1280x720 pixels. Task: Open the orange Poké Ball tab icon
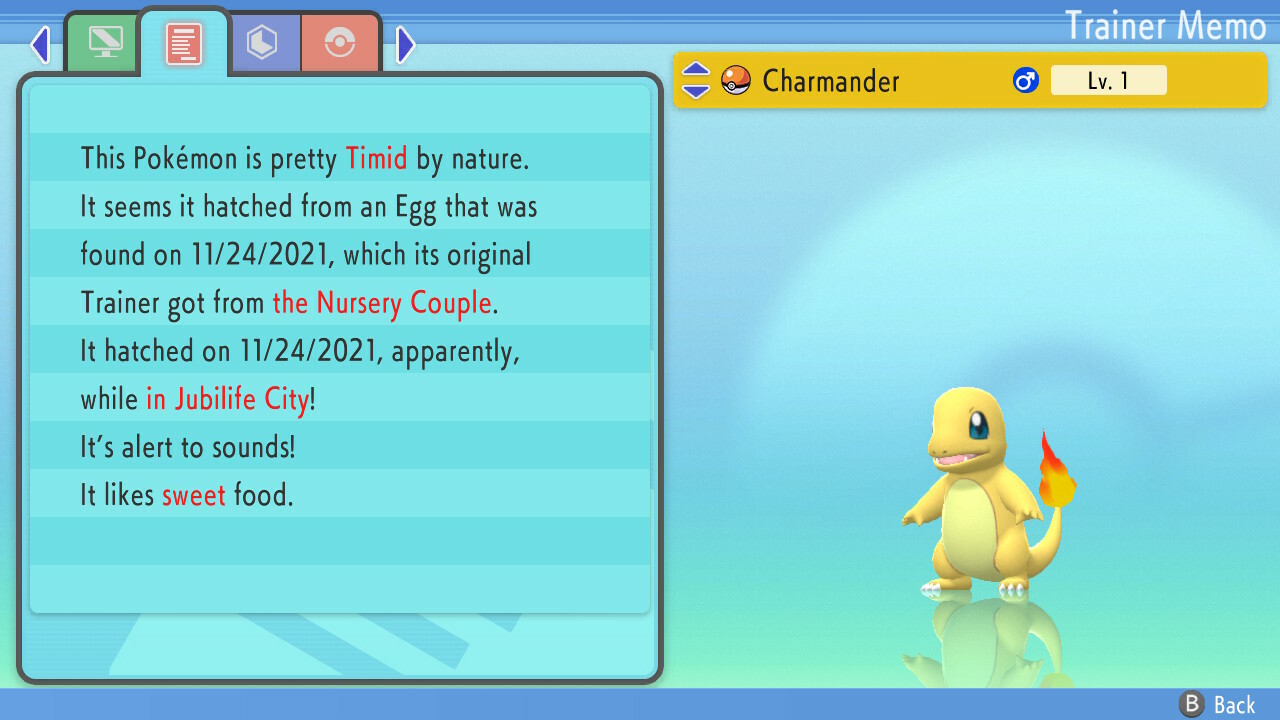(x=341, y=42)
